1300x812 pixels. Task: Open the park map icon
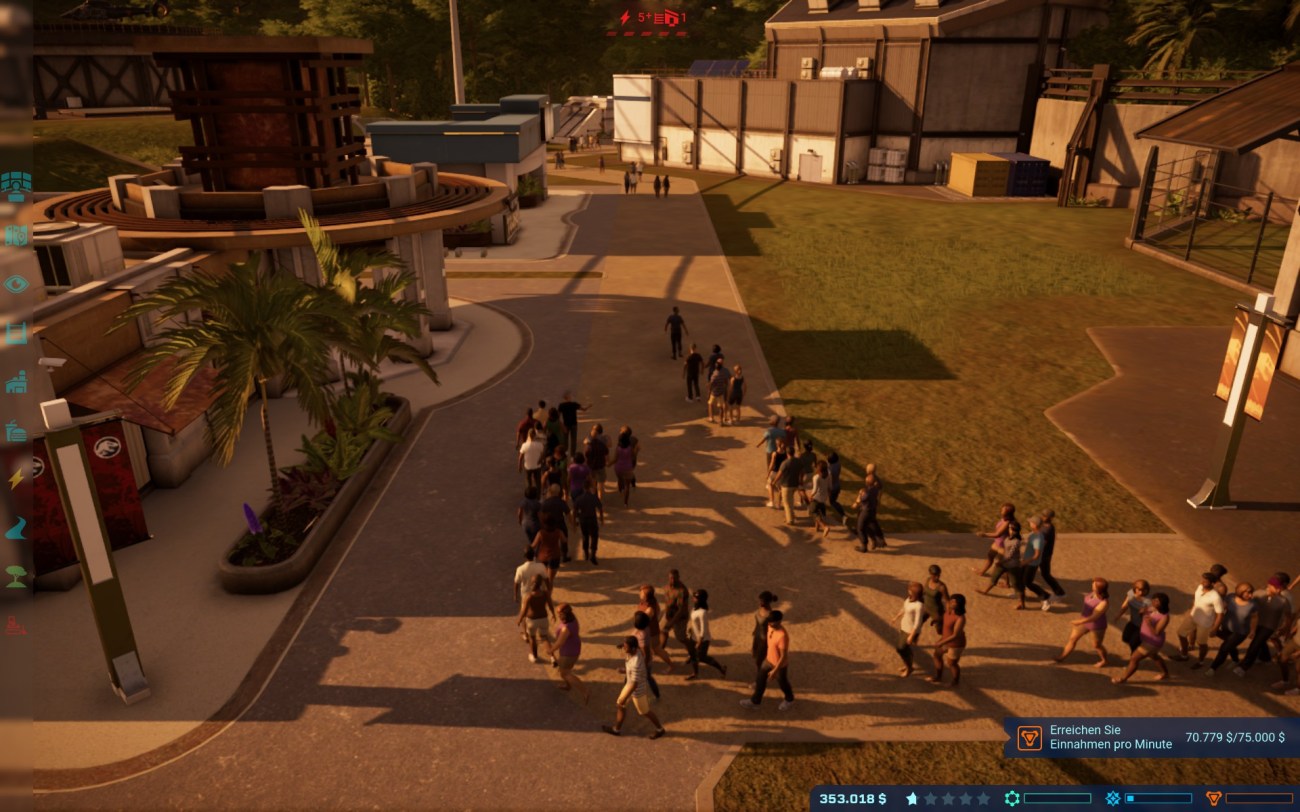[x=16, y=236]
